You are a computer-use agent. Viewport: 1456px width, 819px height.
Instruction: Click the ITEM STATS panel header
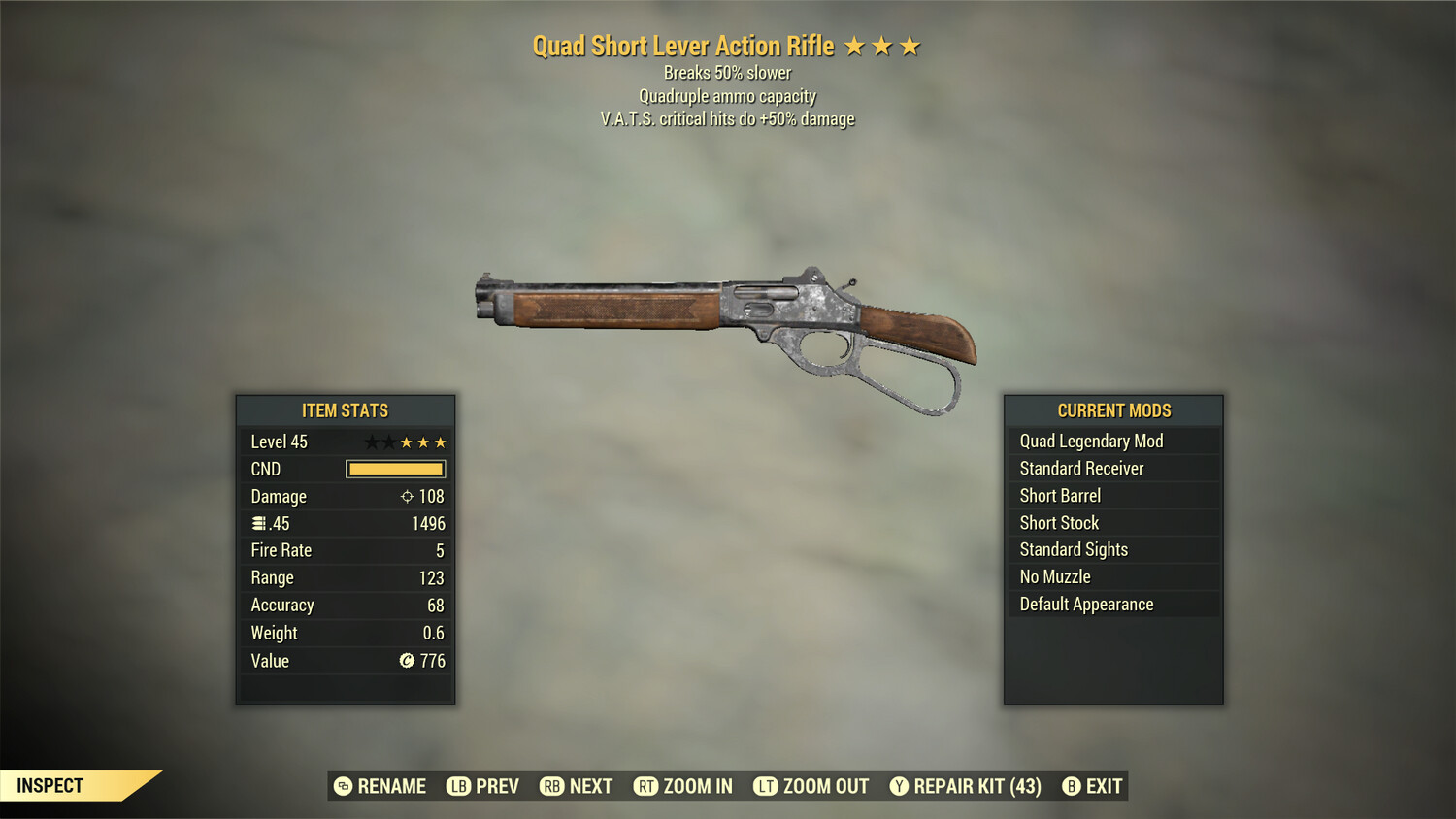[345, 410]
